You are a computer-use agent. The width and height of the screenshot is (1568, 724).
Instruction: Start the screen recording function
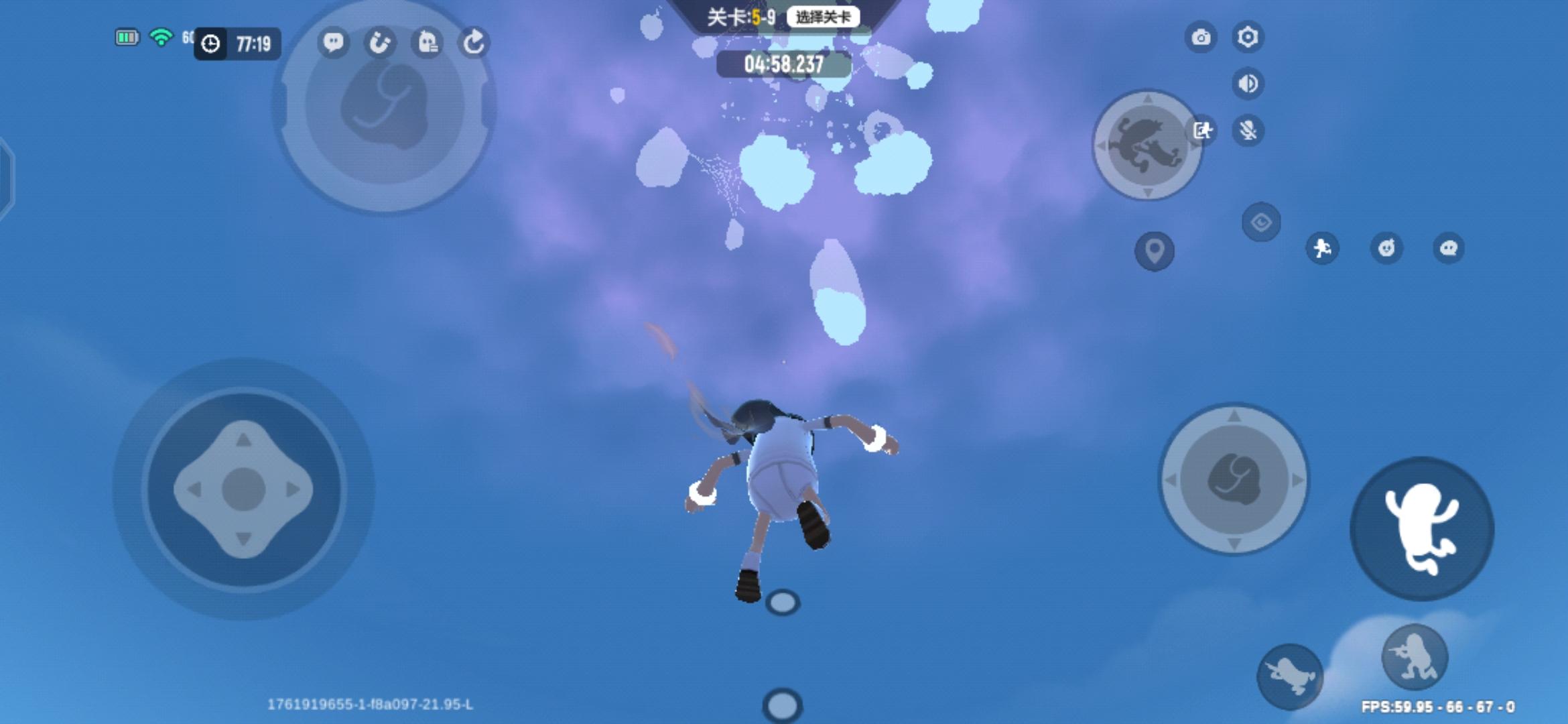point(1204,132)
